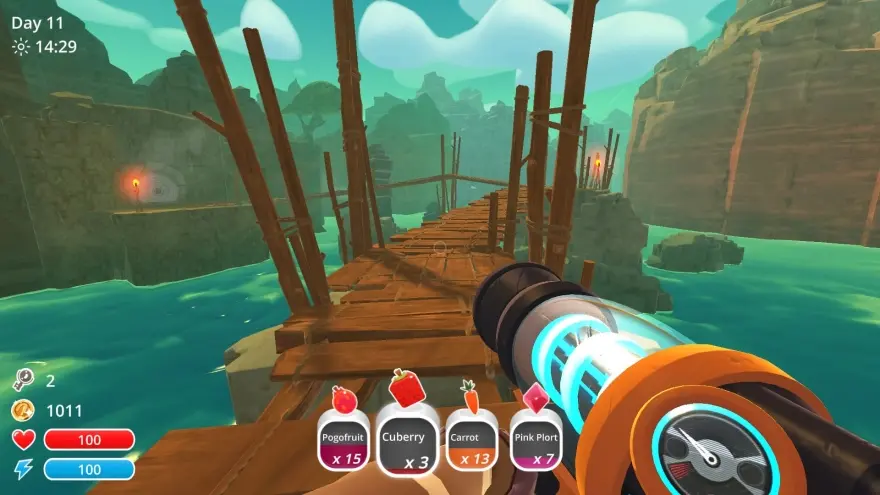This screenshot has height=495, width=880.
Task: Select the Pink Plort slot
Action: [535, 442]
